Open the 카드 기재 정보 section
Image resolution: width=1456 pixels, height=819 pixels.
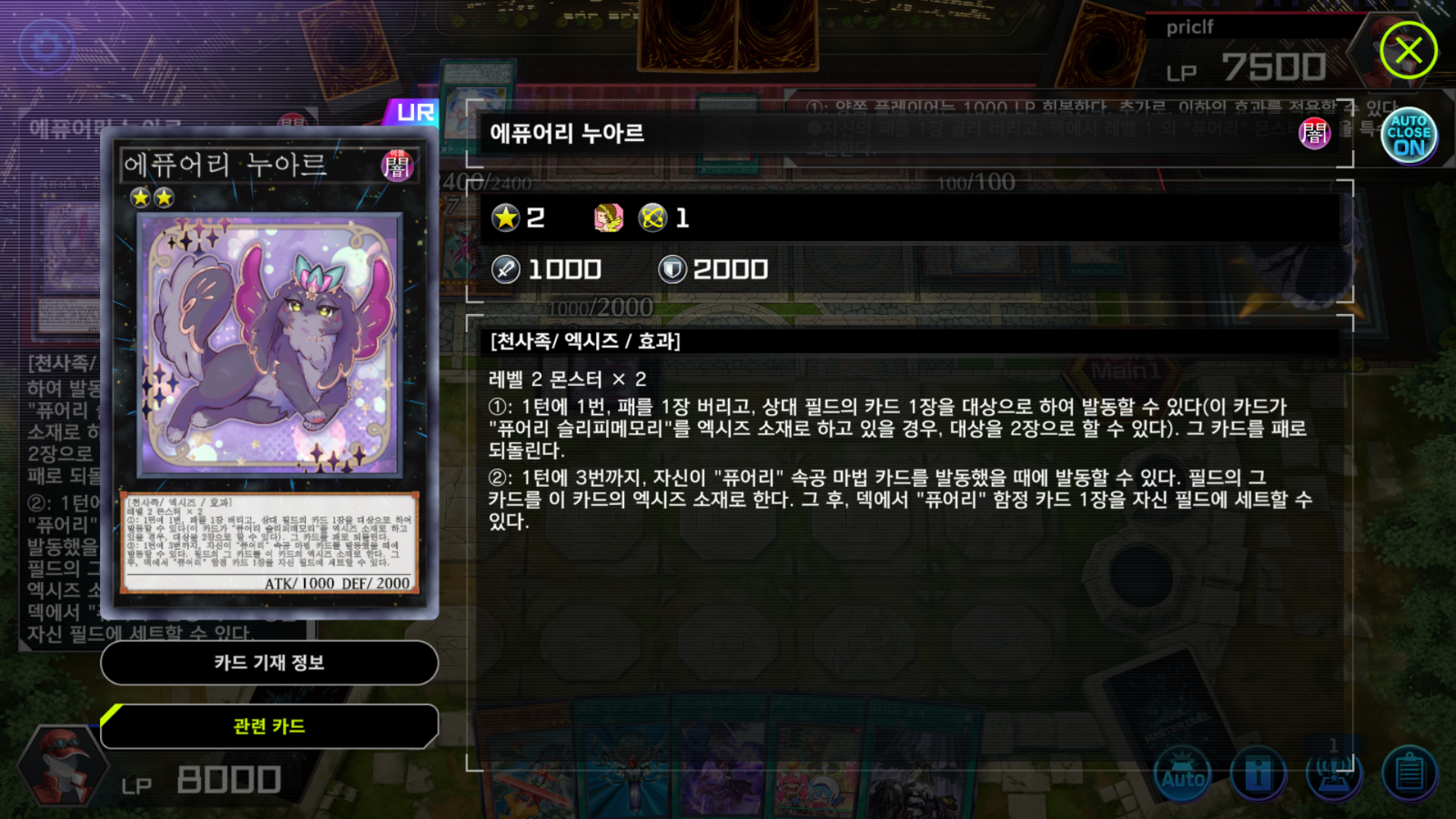(x=269, y=663)
